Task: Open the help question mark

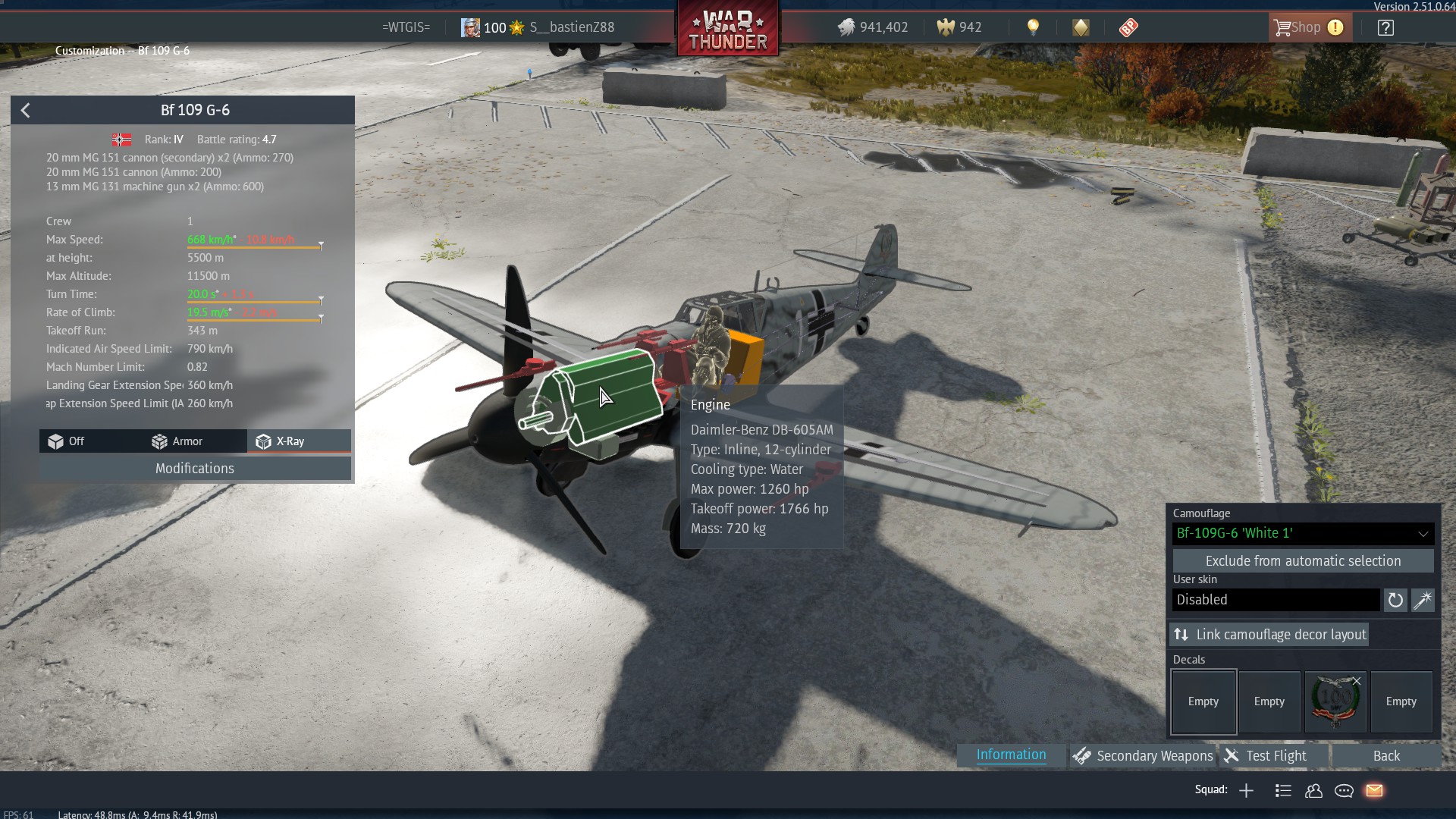Action: coord(1385,28)
